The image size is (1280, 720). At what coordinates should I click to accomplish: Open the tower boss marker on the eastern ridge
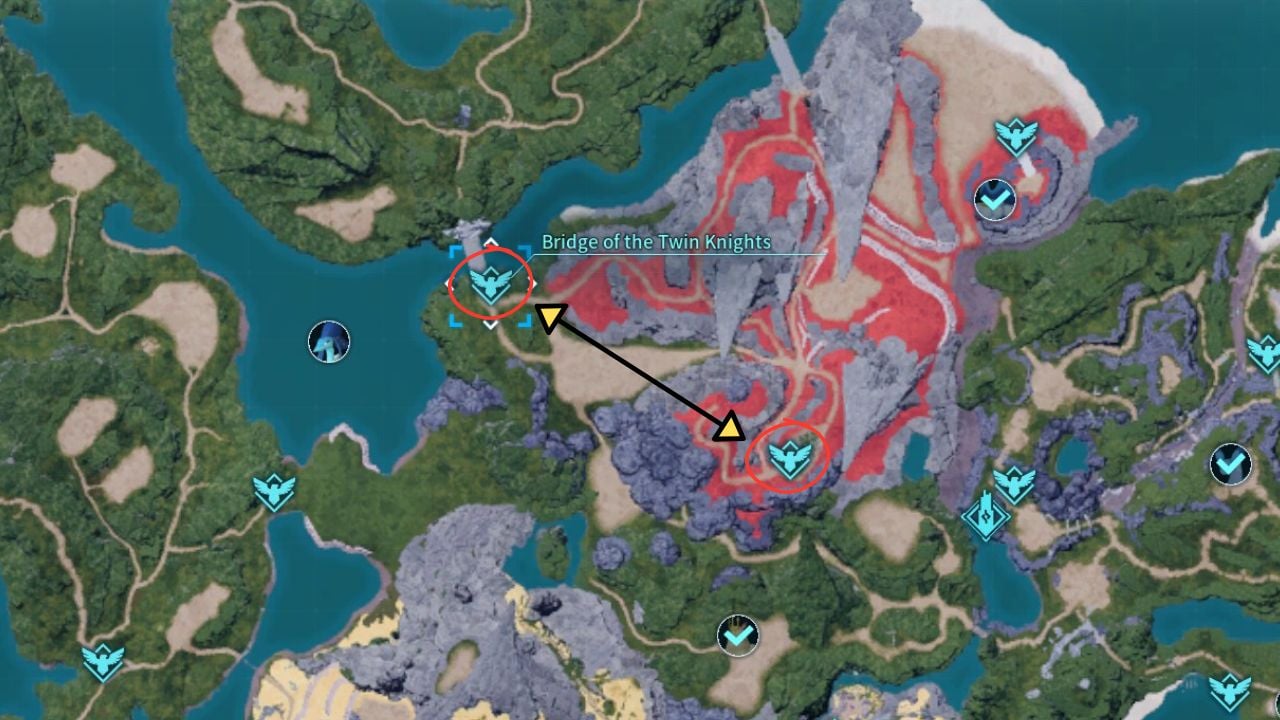984,517
